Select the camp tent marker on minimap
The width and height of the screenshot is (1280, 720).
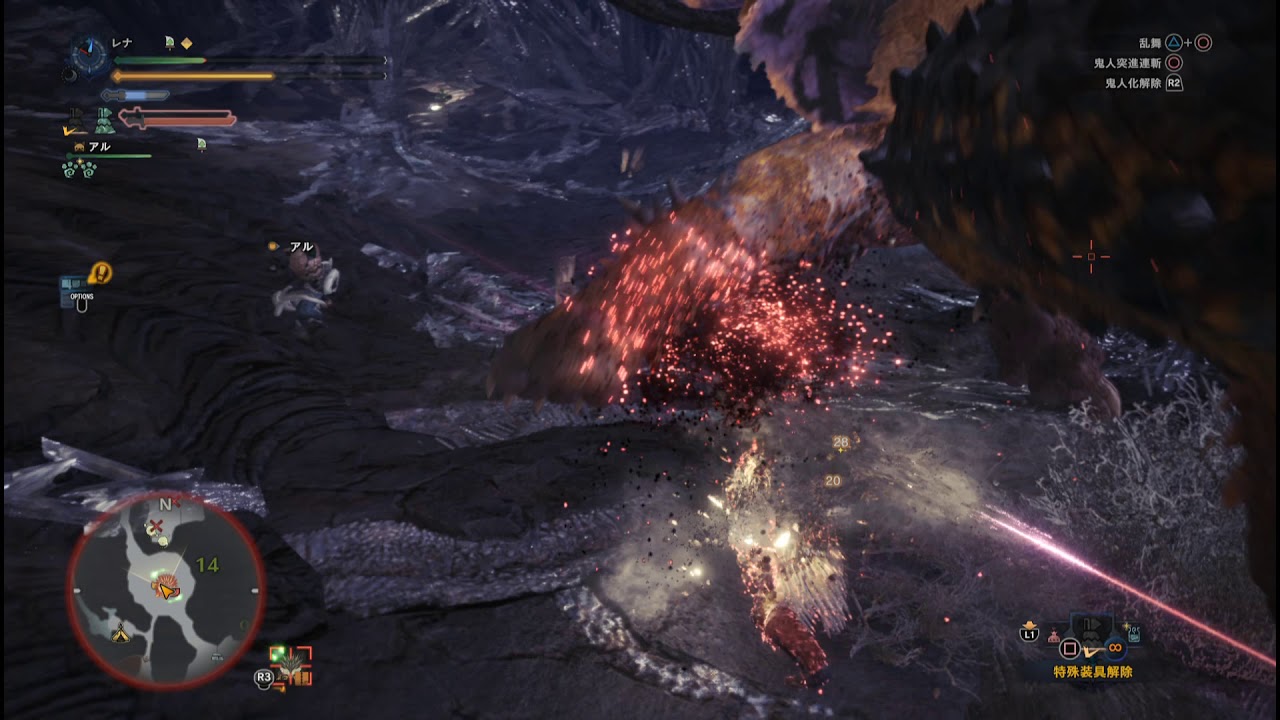[x=120, y=633]
